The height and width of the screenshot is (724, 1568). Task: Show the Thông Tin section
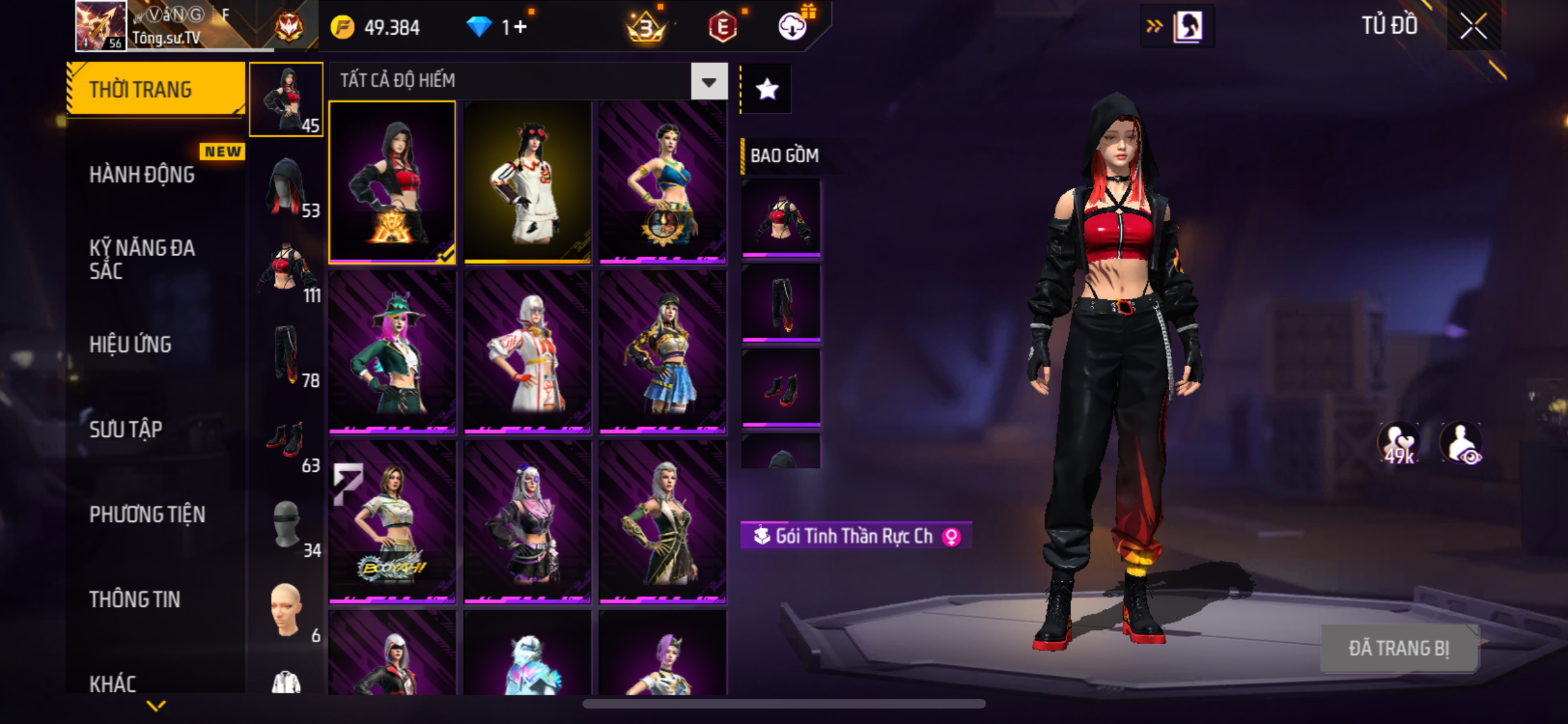pyautogui.click(x=135, y=599)
